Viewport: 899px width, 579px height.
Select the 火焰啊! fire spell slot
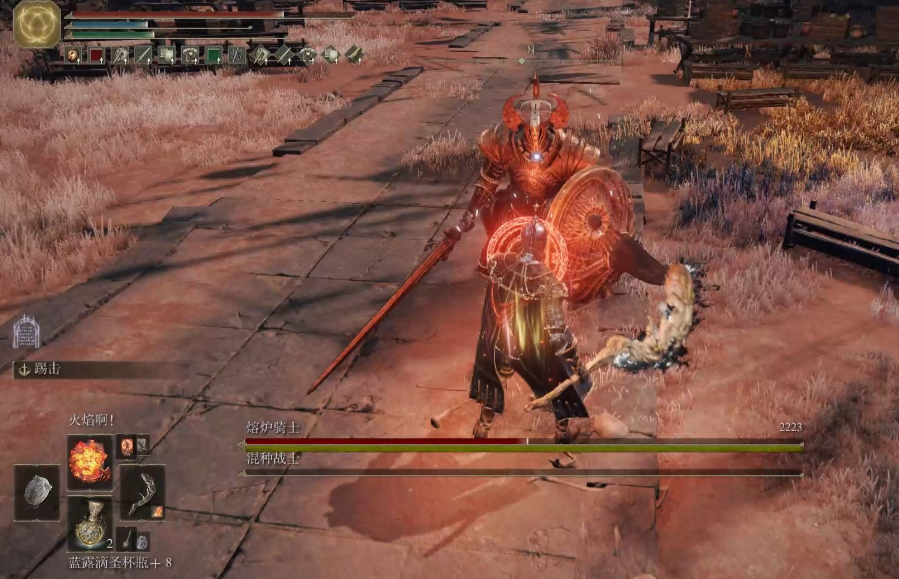point(89,461)
